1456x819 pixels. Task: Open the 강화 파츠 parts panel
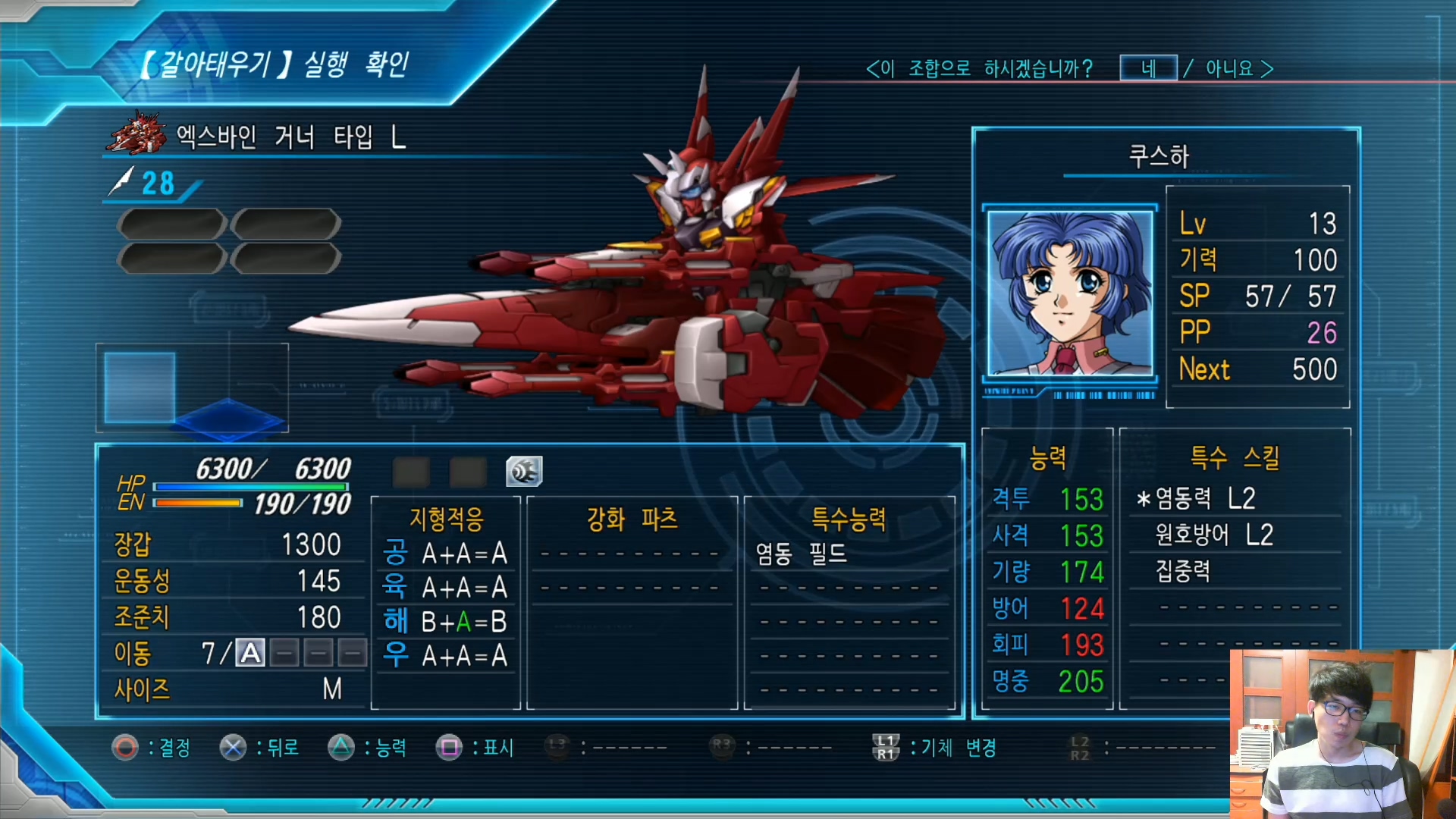(632, 519)
